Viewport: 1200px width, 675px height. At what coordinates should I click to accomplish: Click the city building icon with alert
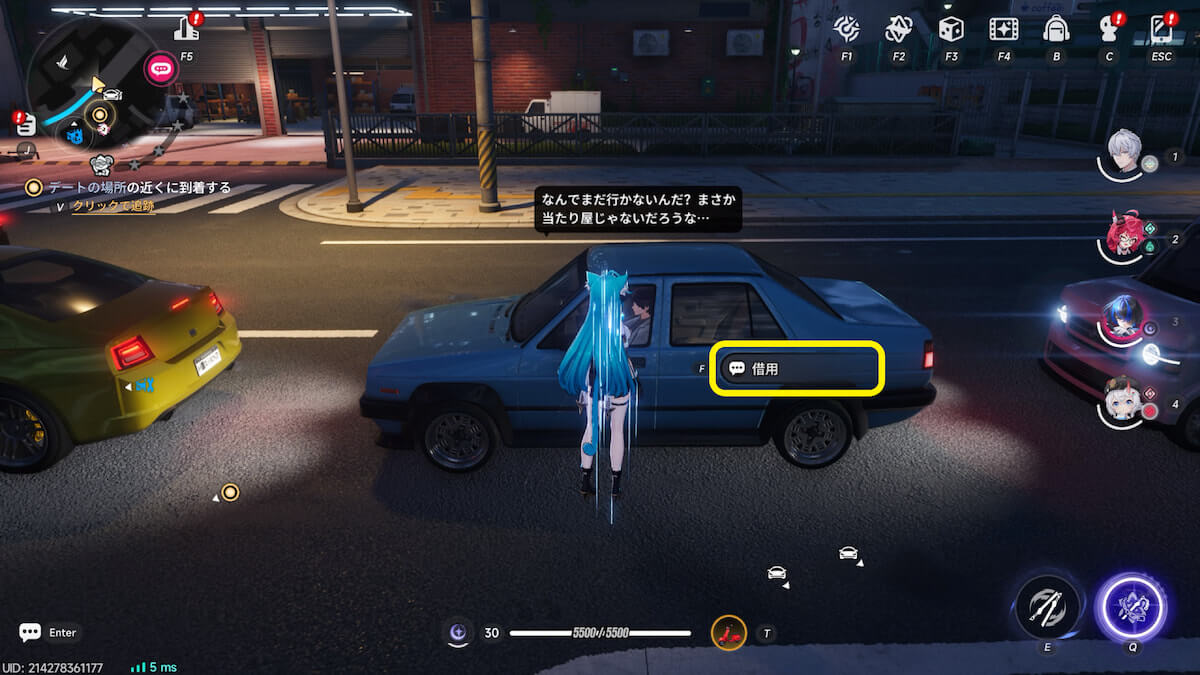point(187,29)
